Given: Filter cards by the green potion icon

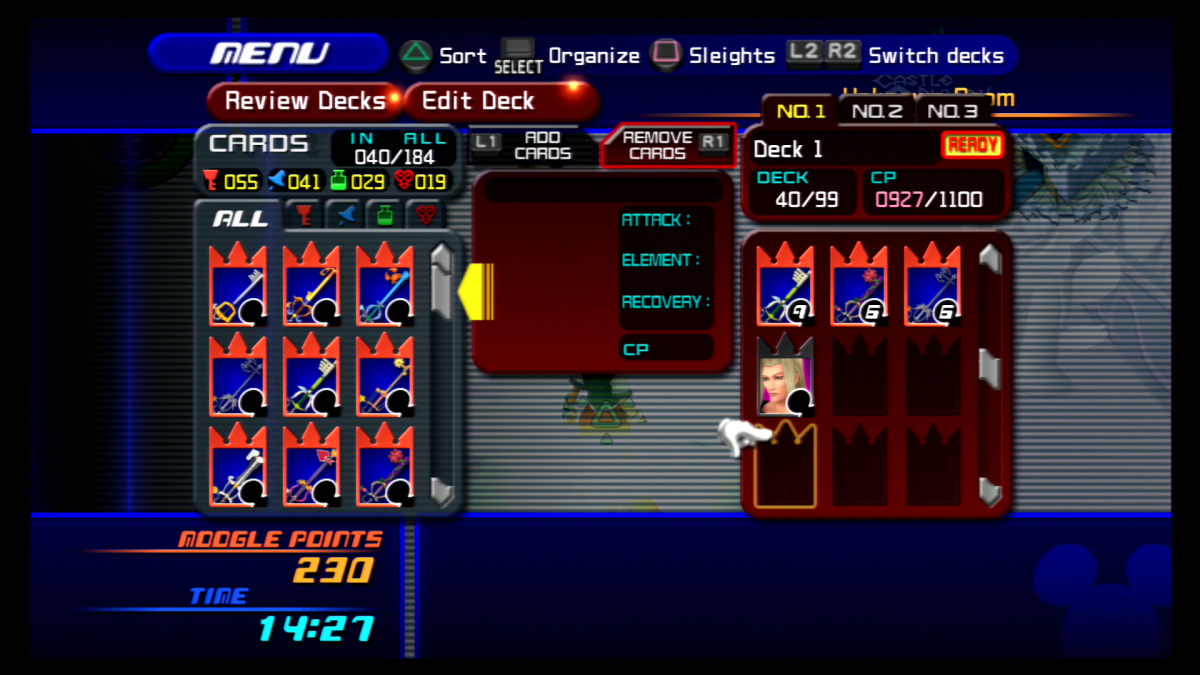Looking at the screenshot, I should (x=385, y=216).
